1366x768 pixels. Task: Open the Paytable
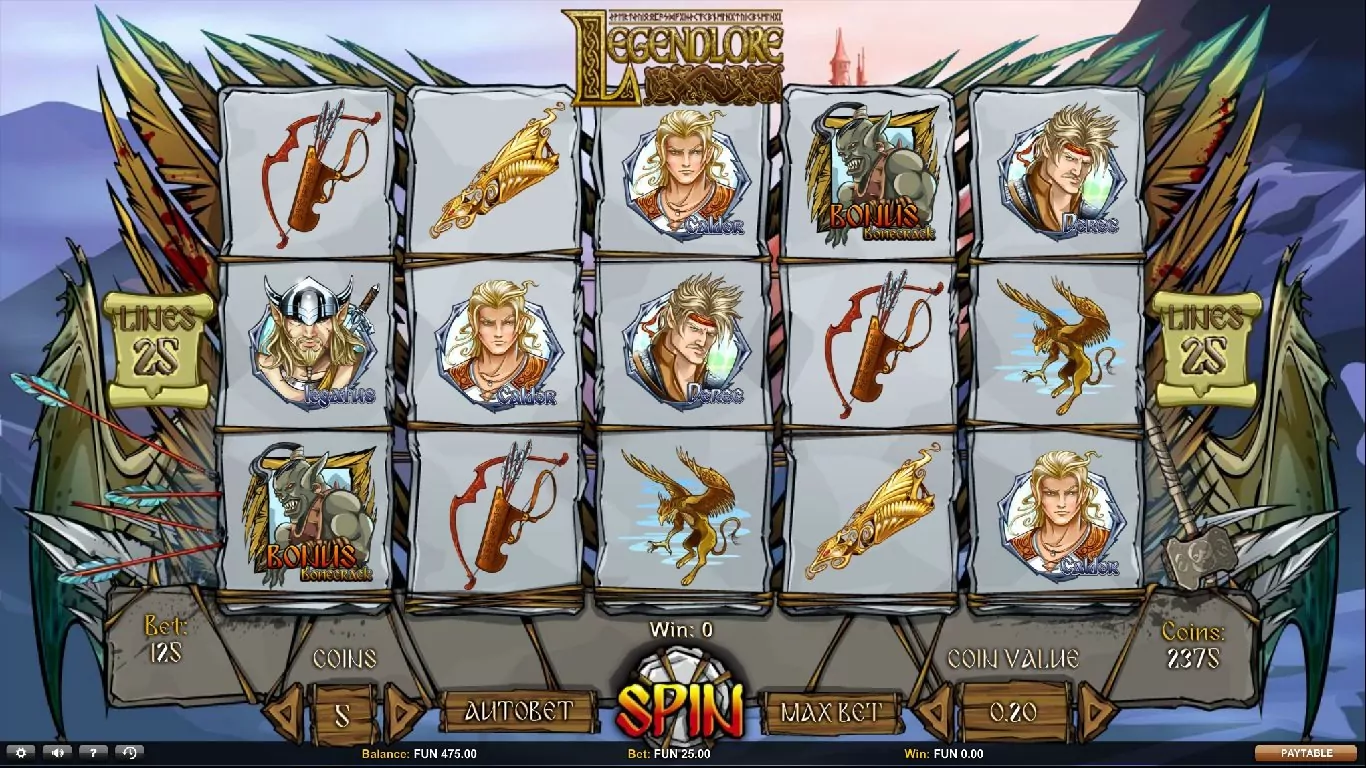coord(1307,753)
